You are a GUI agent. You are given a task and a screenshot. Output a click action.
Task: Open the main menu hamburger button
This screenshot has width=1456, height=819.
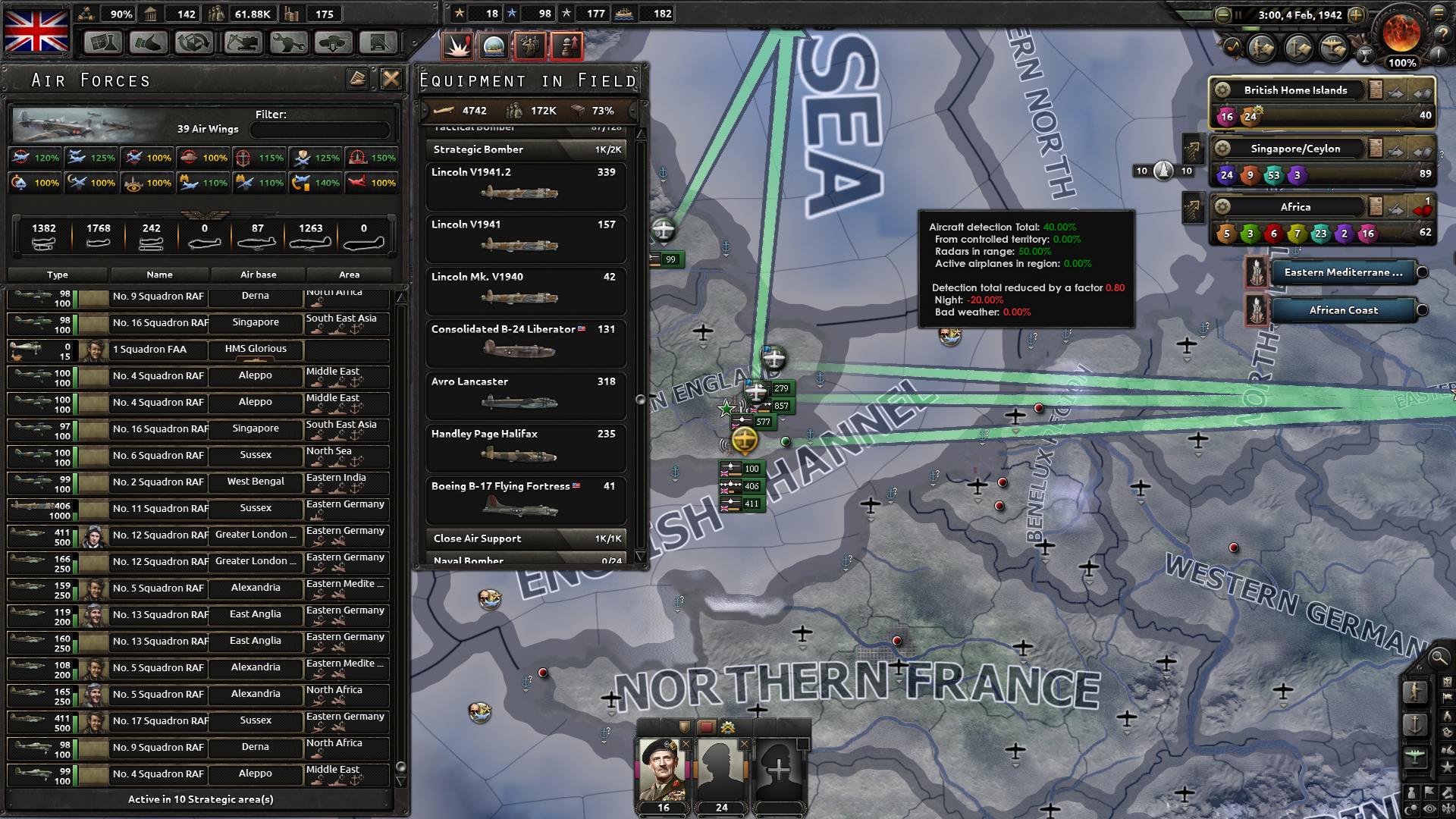1439,13
